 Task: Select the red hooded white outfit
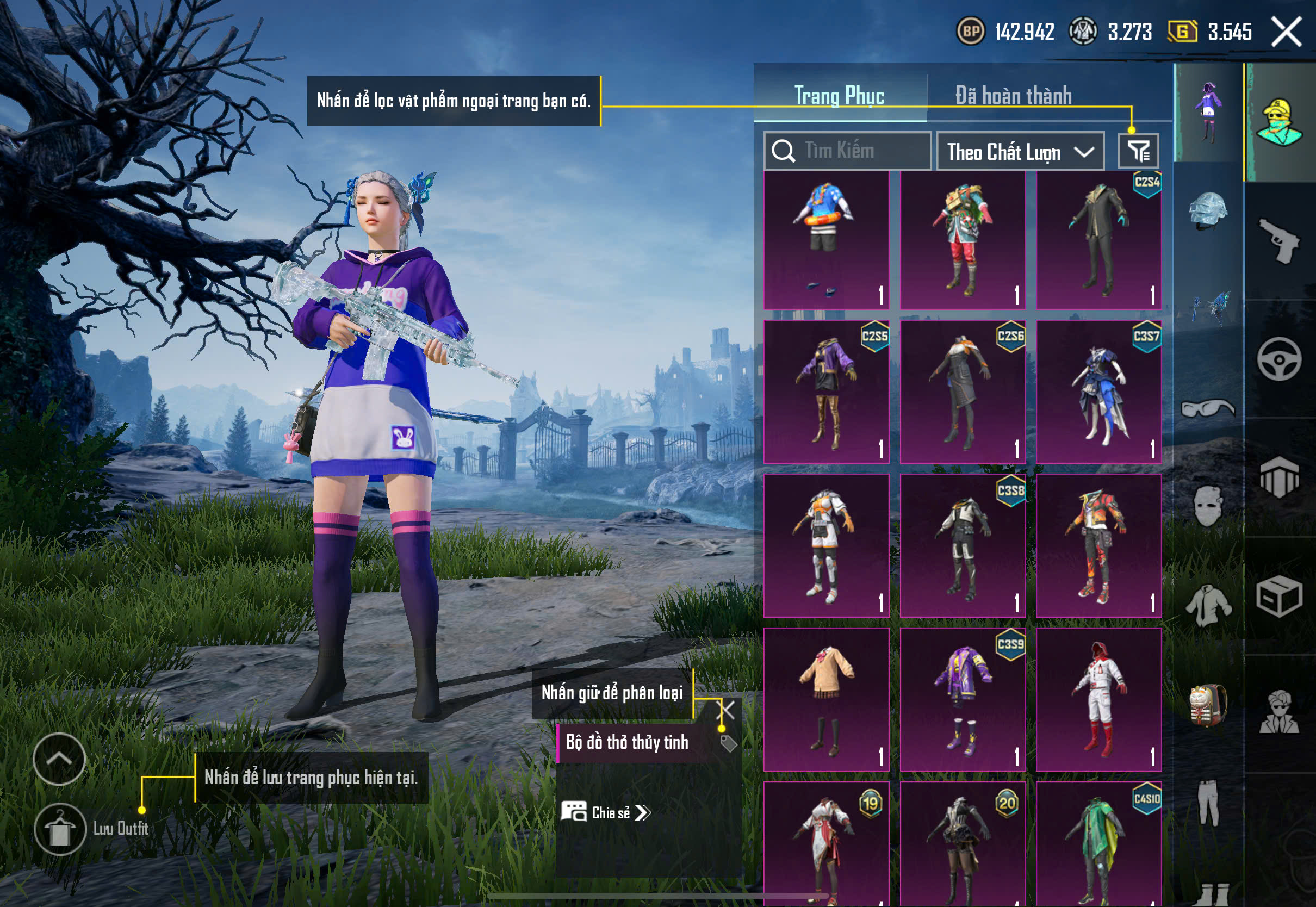[1098, 699]
